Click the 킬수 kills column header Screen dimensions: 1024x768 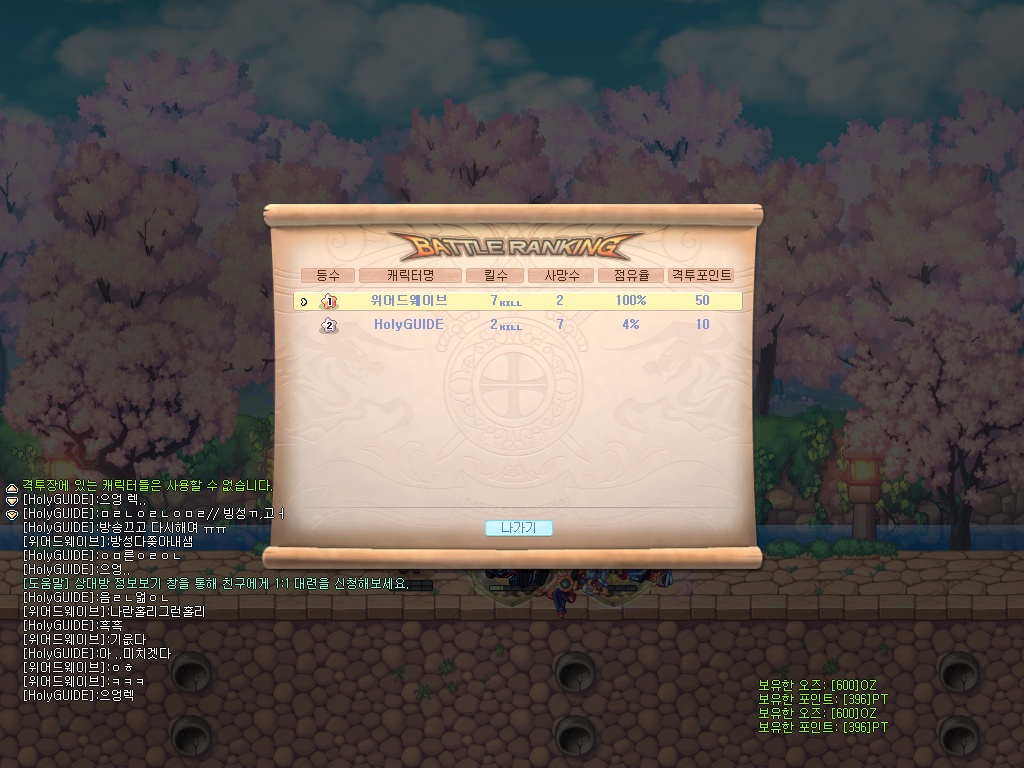pos(495,275)
